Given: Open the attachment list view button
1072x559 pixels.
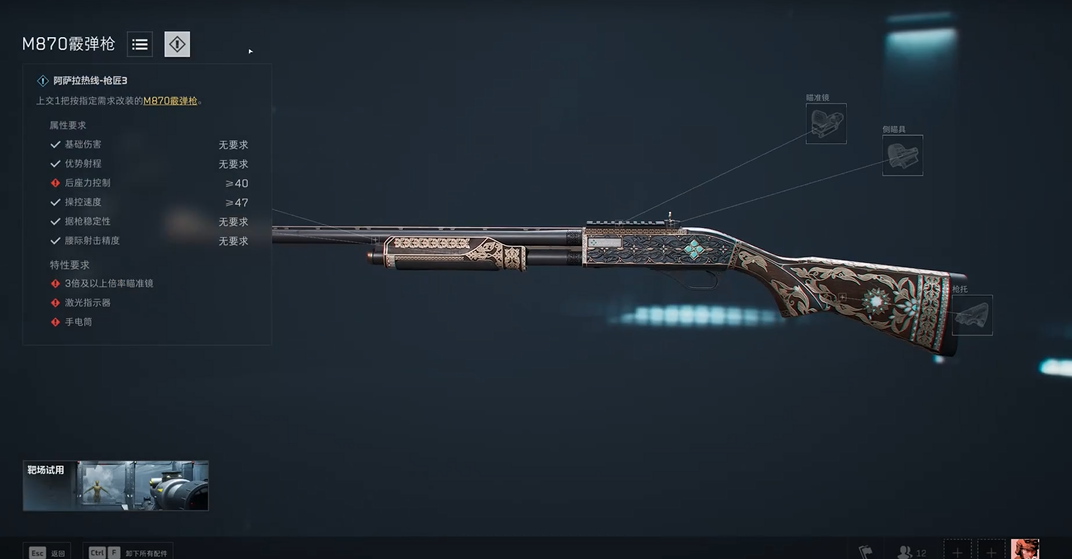Looking at the screenshot, I should pyautogui.click(x=140, y=44).
